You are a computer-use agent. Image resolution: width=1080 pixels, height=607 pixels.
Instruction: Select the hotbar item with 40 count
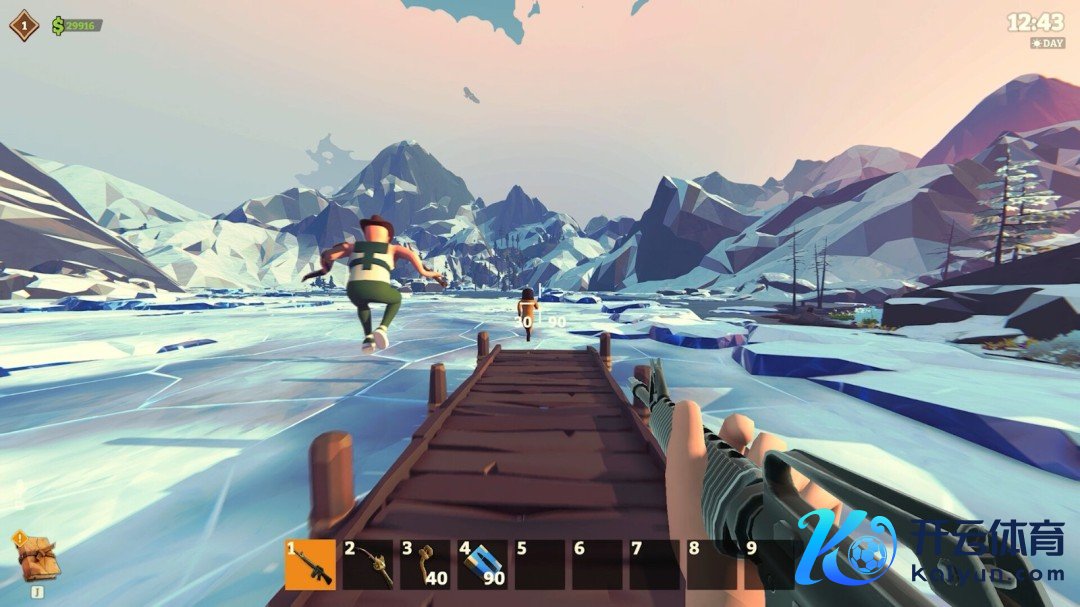(426, 565)
